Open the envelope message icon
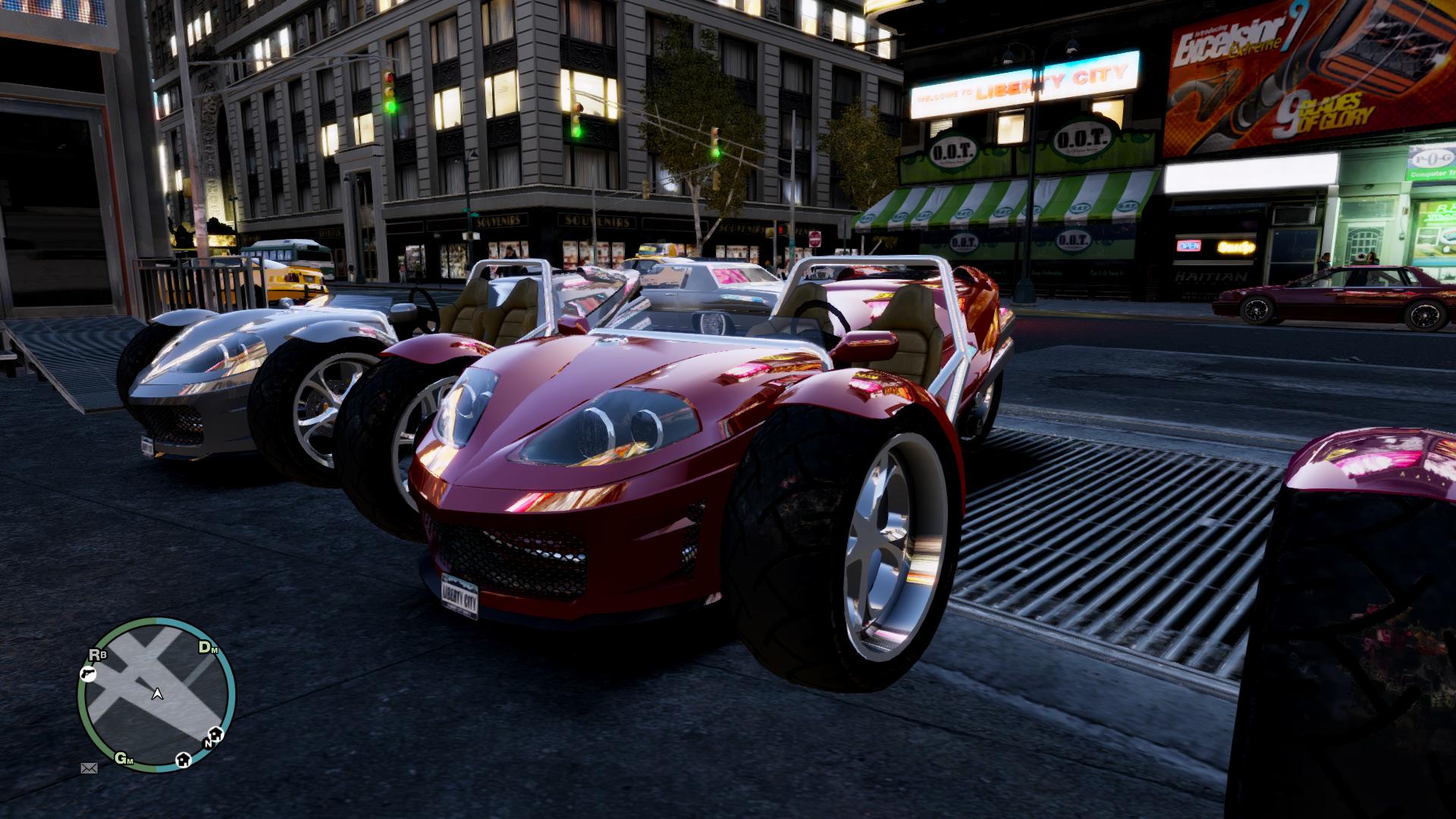 tap(89, 768)
